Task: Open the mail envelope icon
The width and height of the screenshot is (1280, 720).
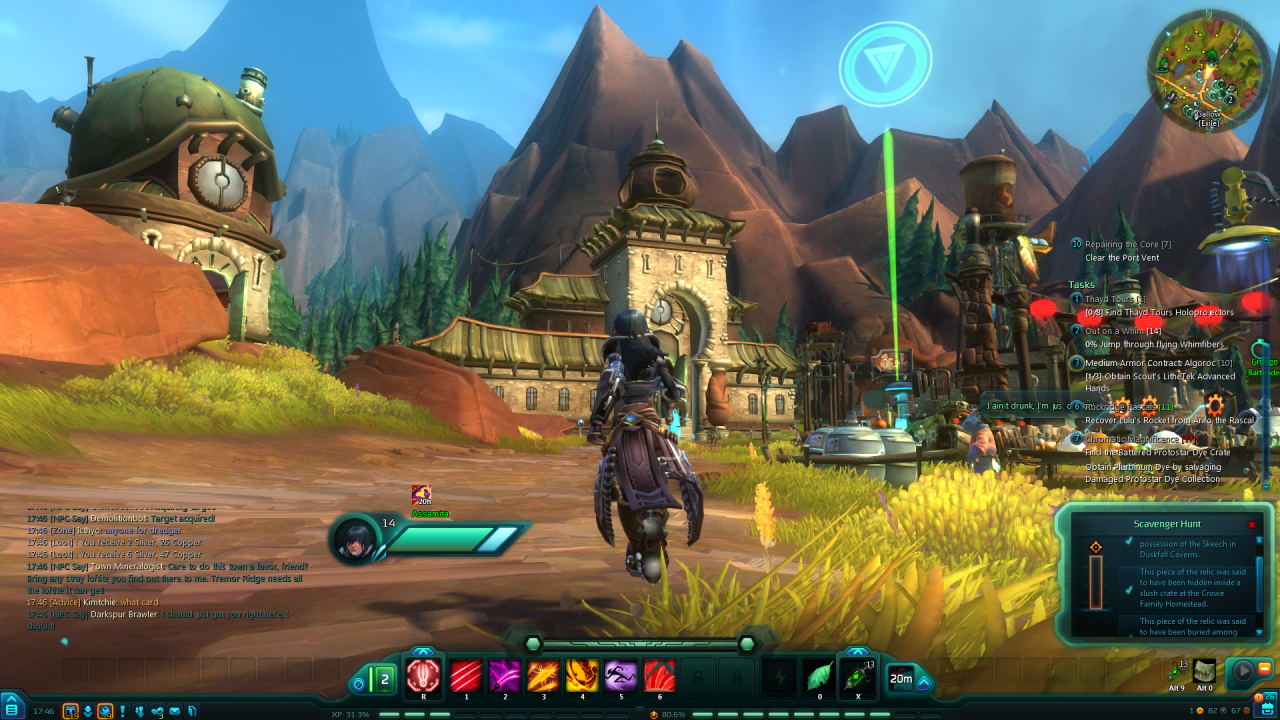Action: 175,711
